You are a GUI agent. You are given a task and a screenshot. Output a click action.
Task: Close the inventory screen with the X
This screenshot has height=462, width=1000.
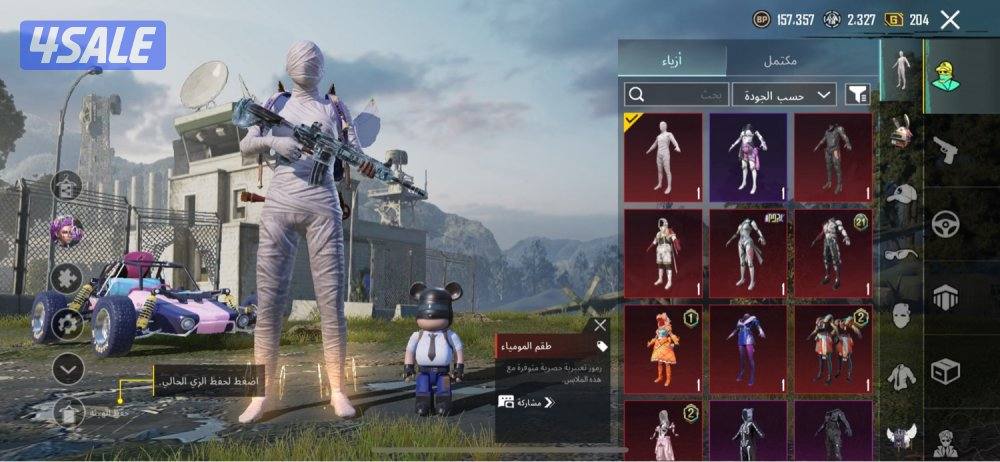tap(950, 19)
